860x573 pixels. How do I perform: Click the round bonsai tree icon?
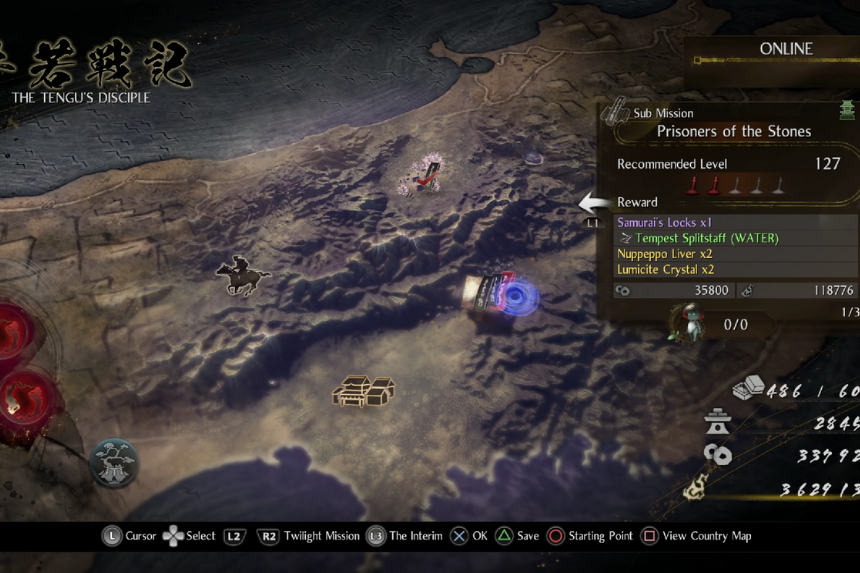114,463
